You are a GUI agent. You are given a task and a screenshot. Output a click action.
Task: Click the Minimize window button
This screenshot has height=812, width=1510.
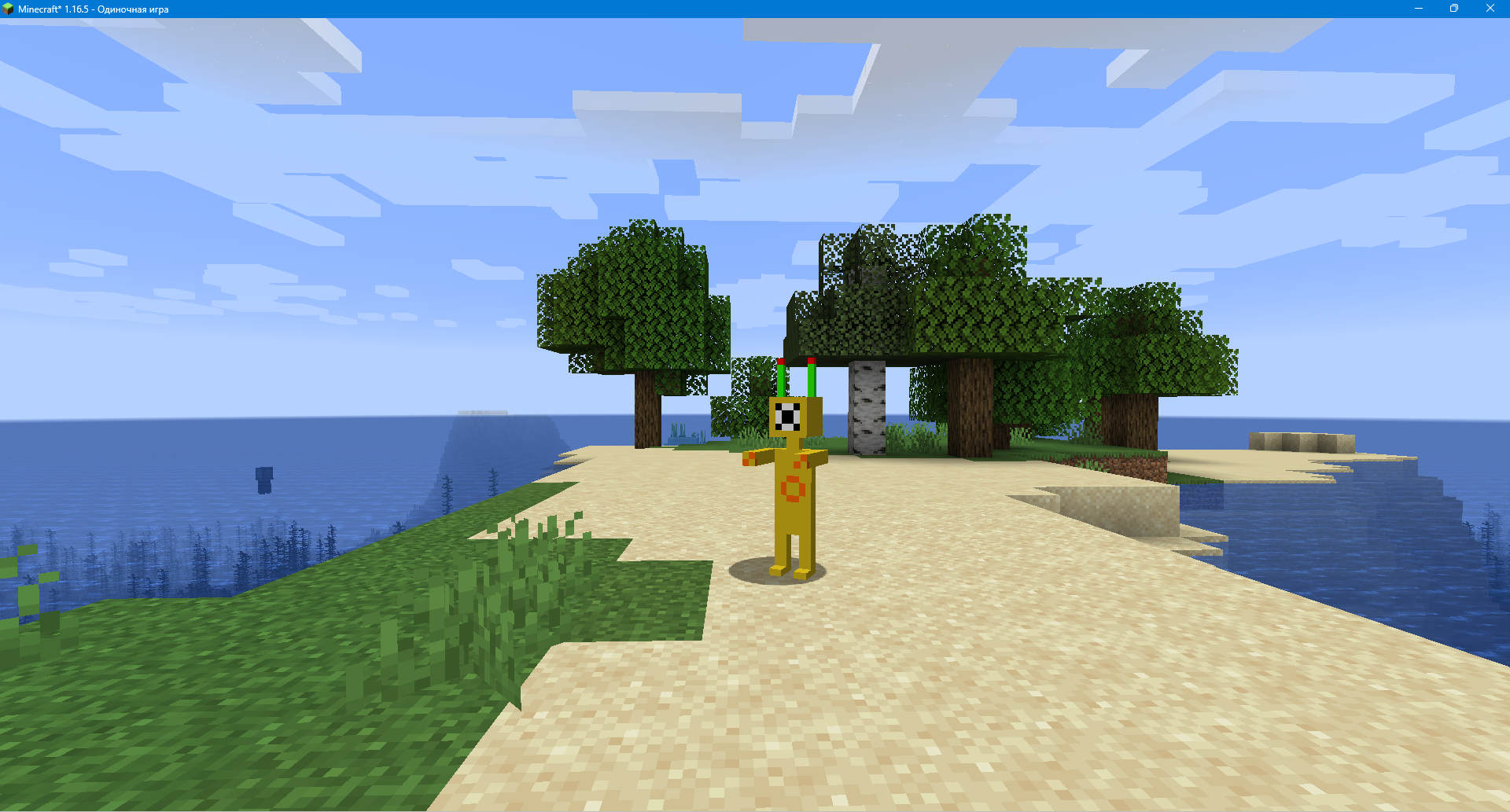tap(1418, 9)
